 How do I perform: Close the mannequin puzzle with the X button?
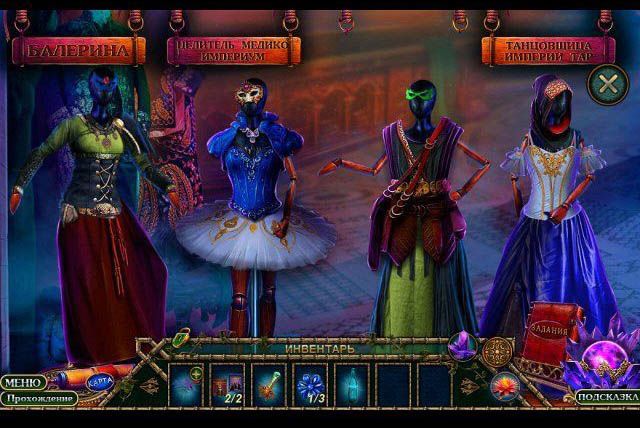pos(605,84)
